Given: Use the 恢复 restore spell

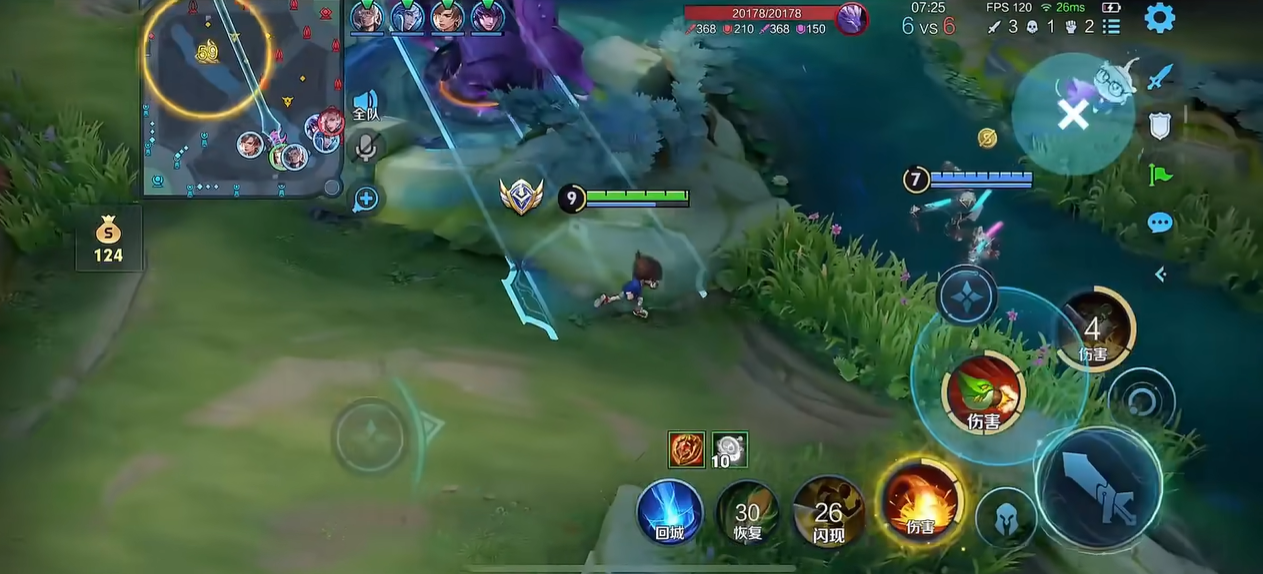Looking at the screenshot, I should coord(748,512).
